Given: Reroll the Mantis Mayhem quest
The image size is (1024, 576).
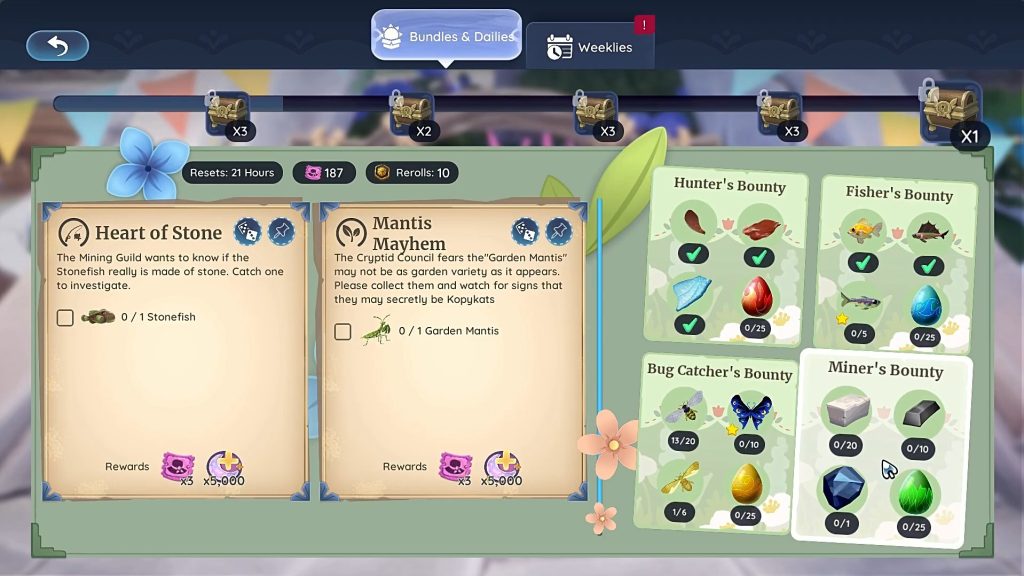Looking at the screenshot, I should tap(525, 232).
